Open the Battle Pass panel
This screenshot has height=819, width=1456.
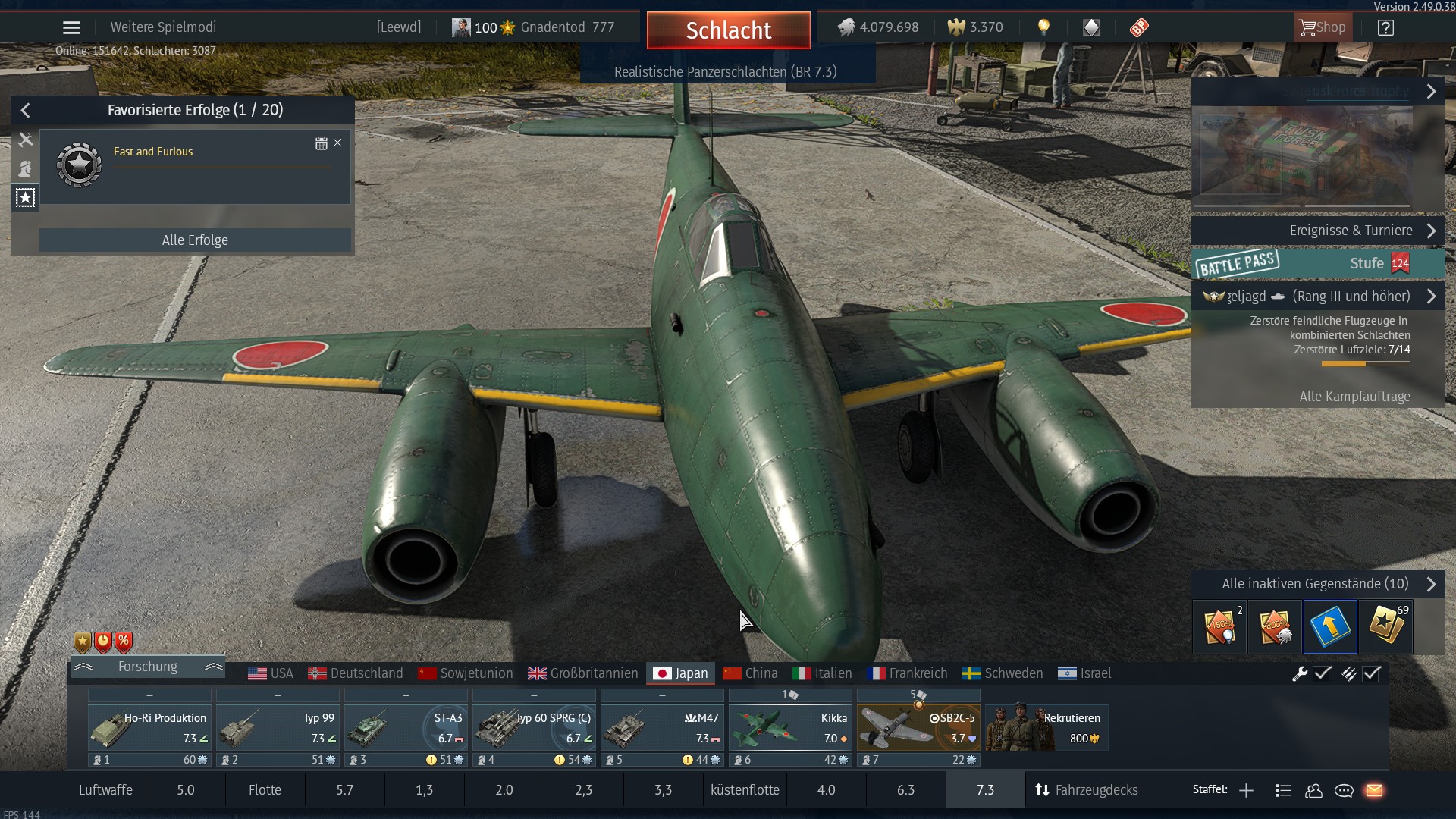[1318, 263]
